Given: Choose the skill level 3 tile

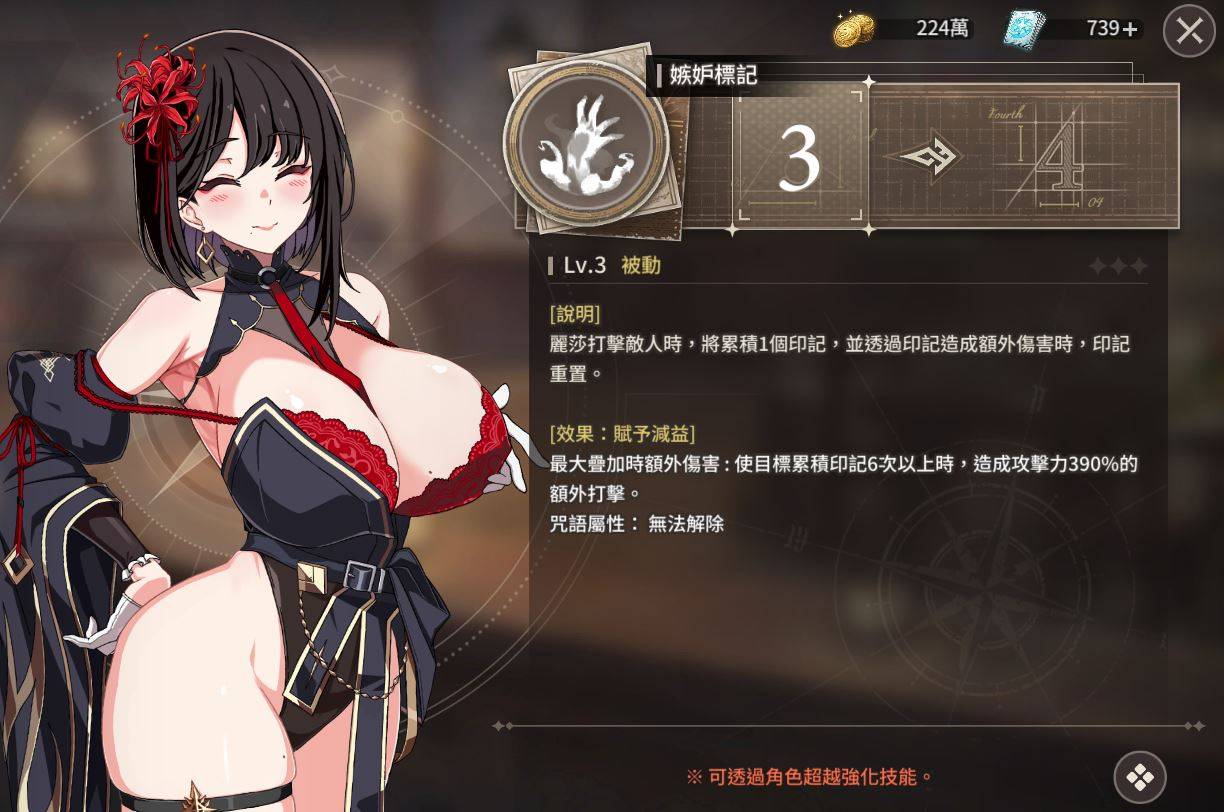Looking at the screenshot, I should (x=799, y=156).
